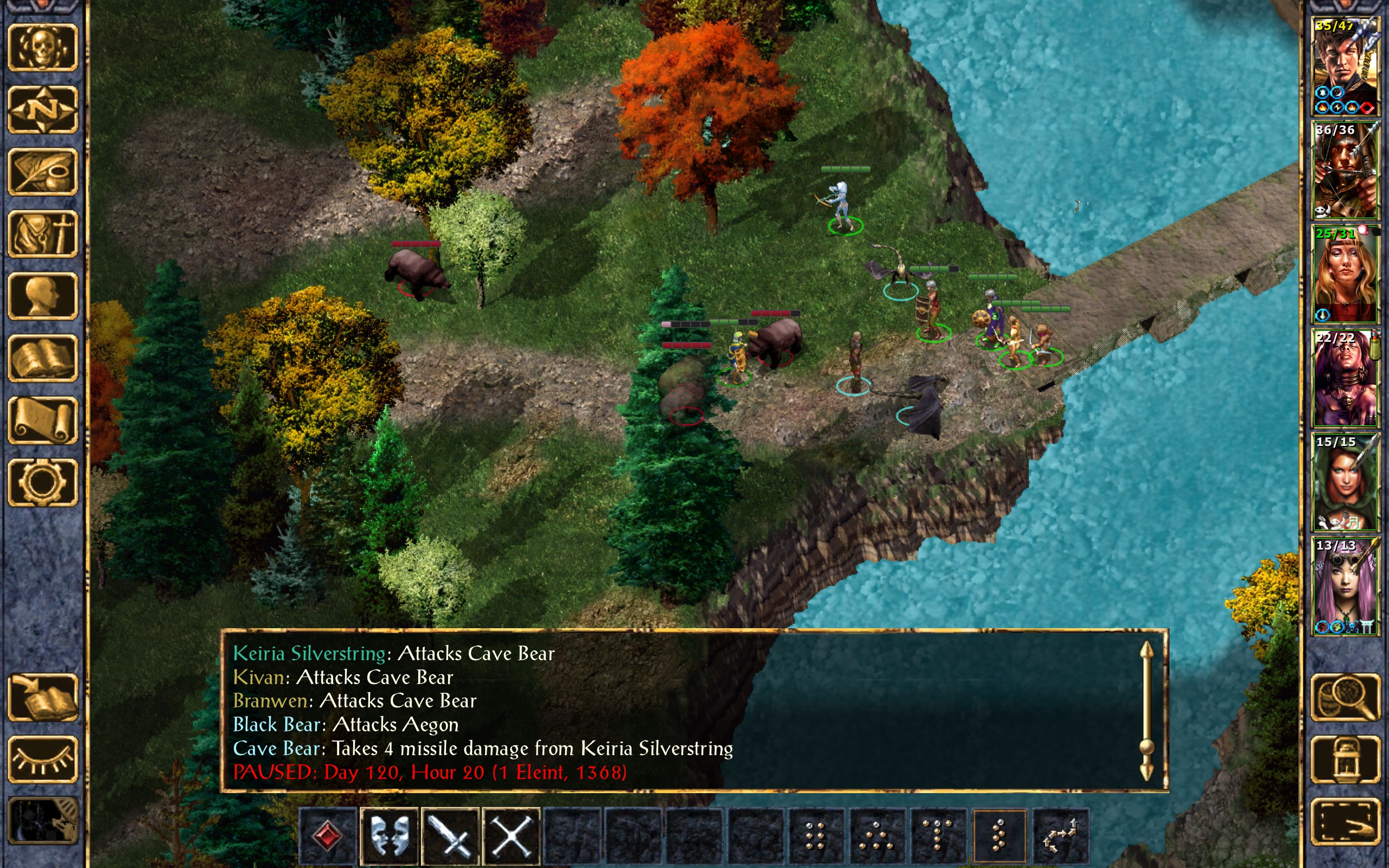Open the inventory armor and sword icon
The width and height of the screenshot is (1389, 868).
pyautogui.click(x=42, y=234)
